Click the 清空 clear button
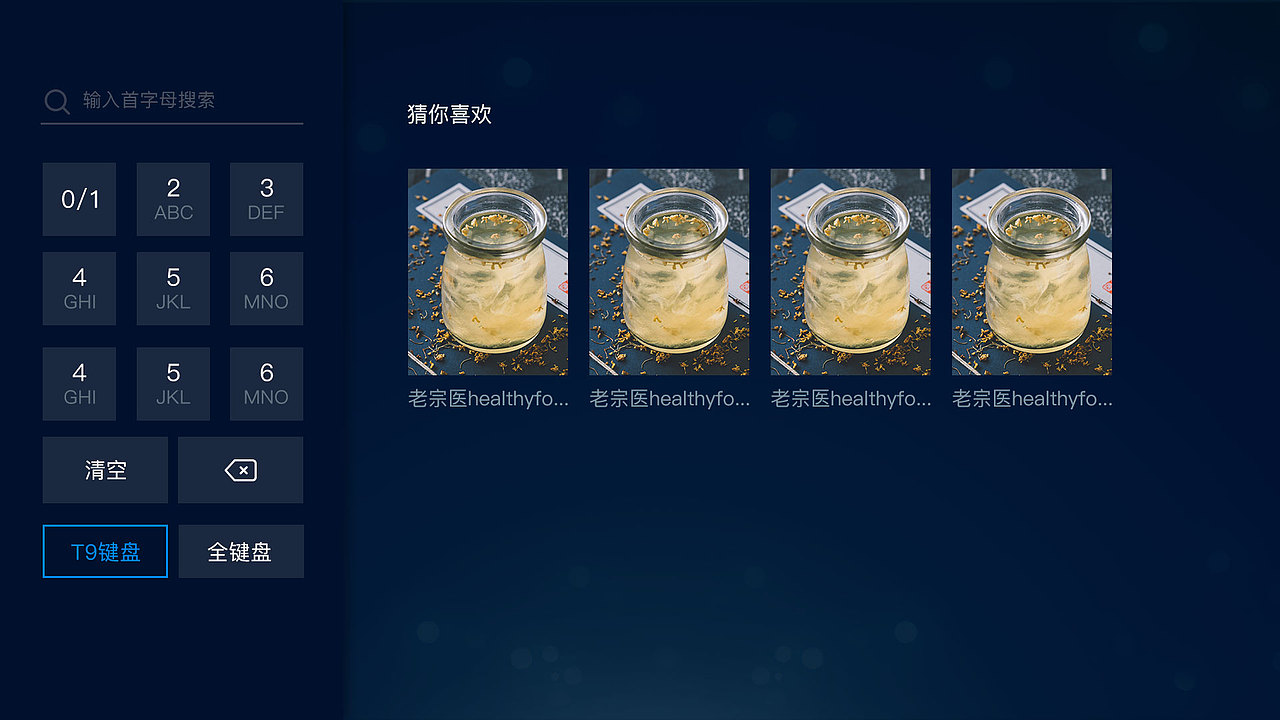This screenshot has width=1280, height=720. (104, 469)
